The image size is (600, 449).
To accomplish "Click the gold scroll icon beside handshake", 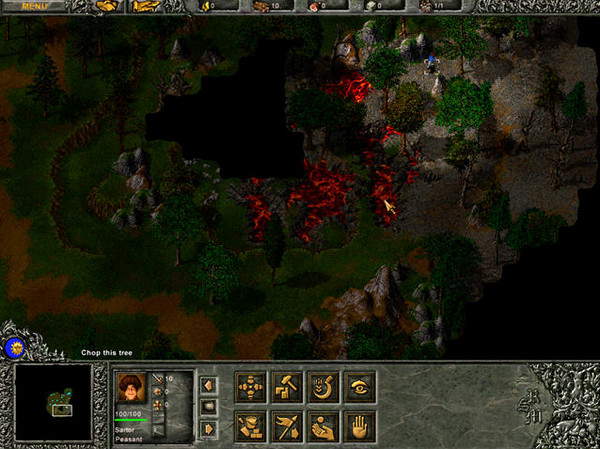I will (x=145, y=6).
